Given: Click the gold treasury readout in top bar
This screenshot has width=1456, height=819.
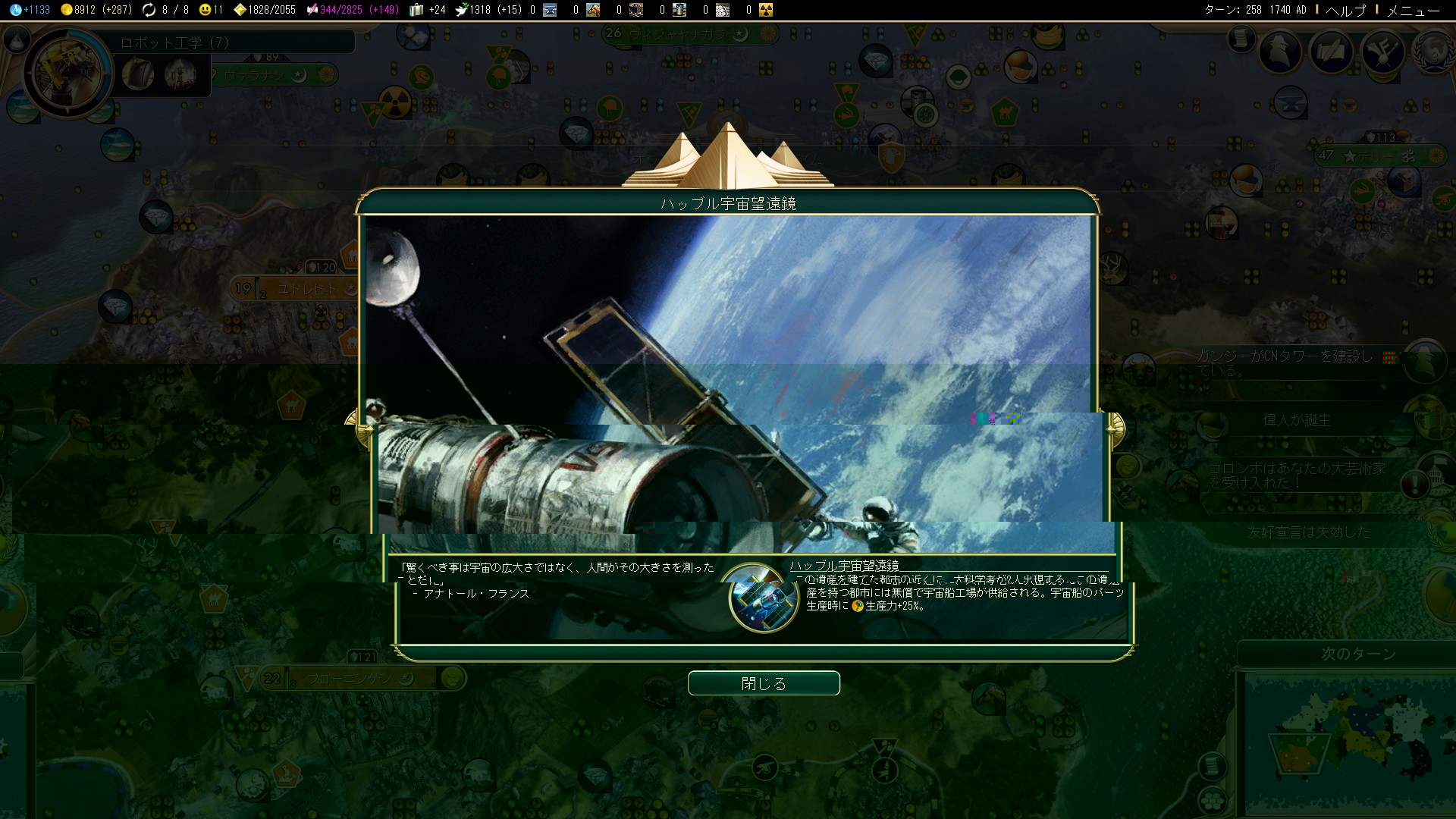Looking at the screenshot, I should click(96, 10).
